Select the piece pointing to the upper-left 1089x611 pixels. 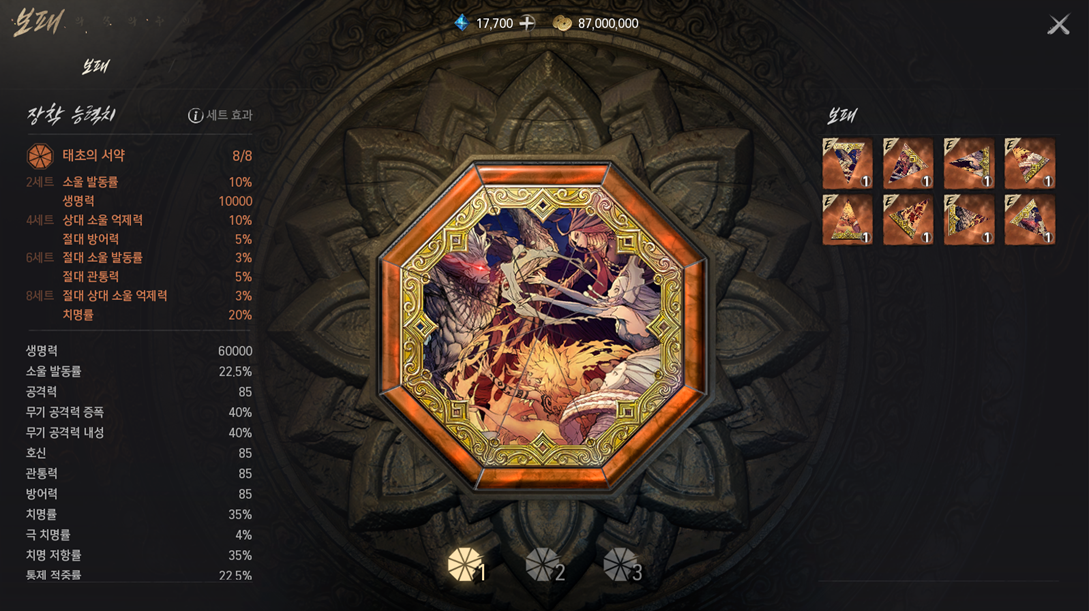[1029, 163]
